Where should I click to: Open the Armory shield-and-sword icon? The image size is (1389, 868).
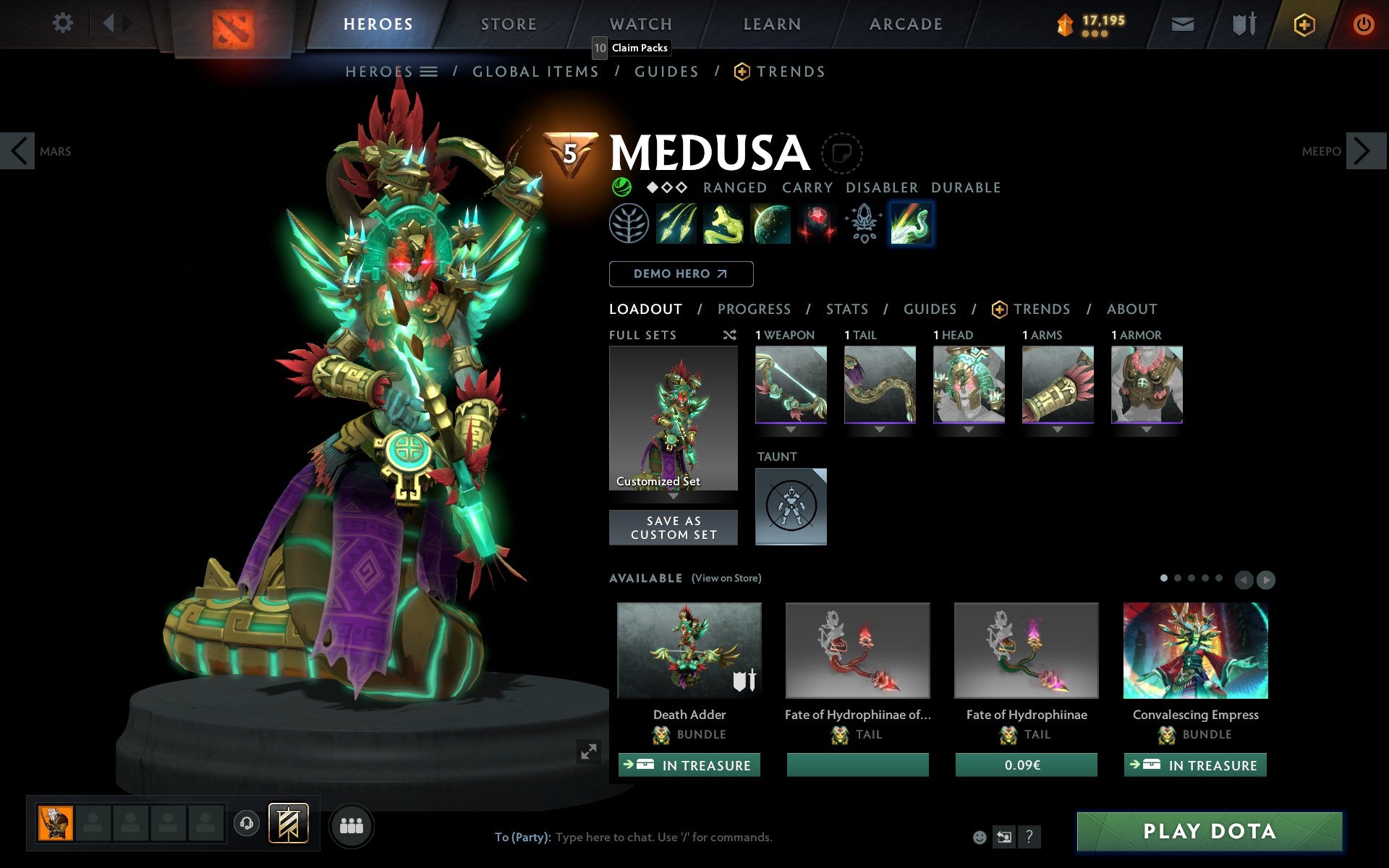click(1242, 23)
